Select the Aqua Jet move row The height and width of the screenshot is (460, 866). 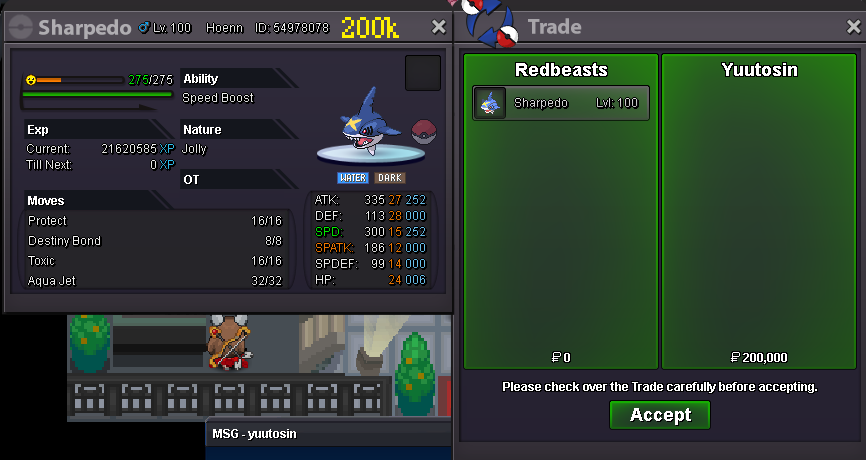coord(155,281)
